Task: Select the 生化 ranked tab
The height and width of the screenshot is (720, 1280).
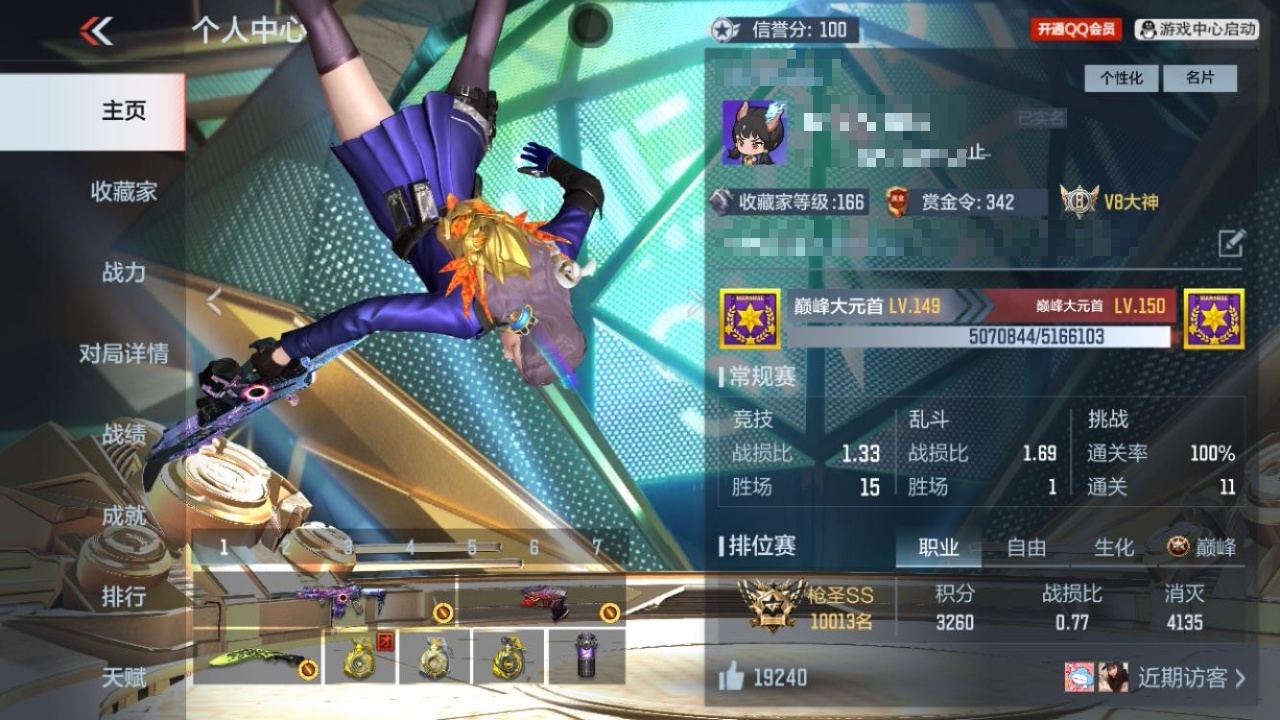Action: click(1114, 548)
